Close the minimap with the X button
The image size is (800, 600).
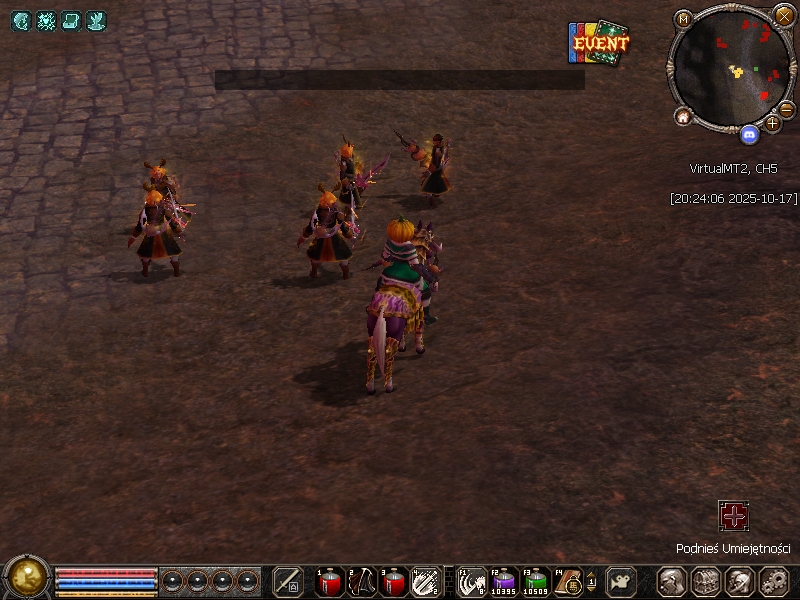[784, 16]
